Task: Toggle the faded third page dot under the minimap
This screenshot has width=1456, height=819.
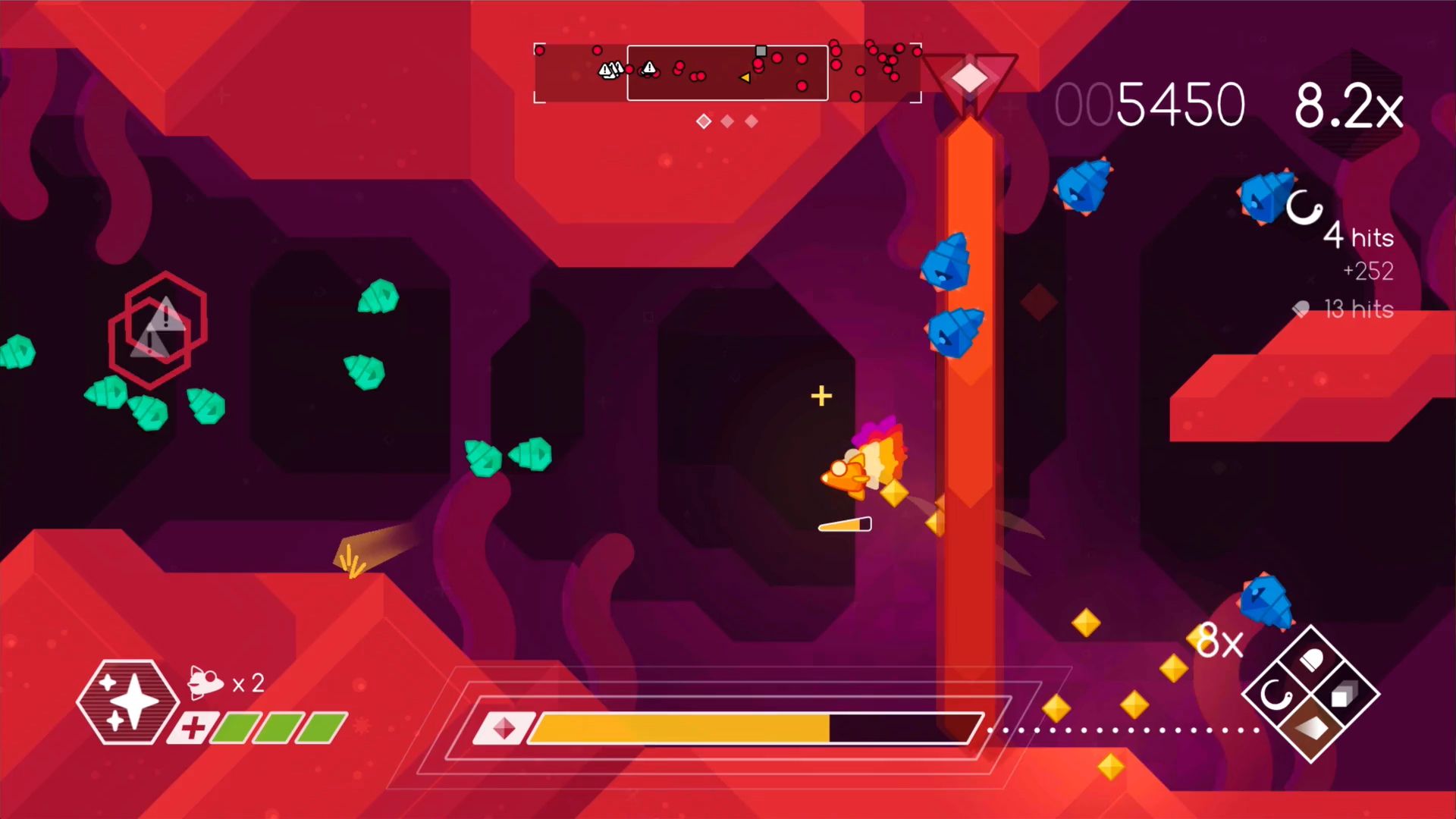Action: [752, 121]
